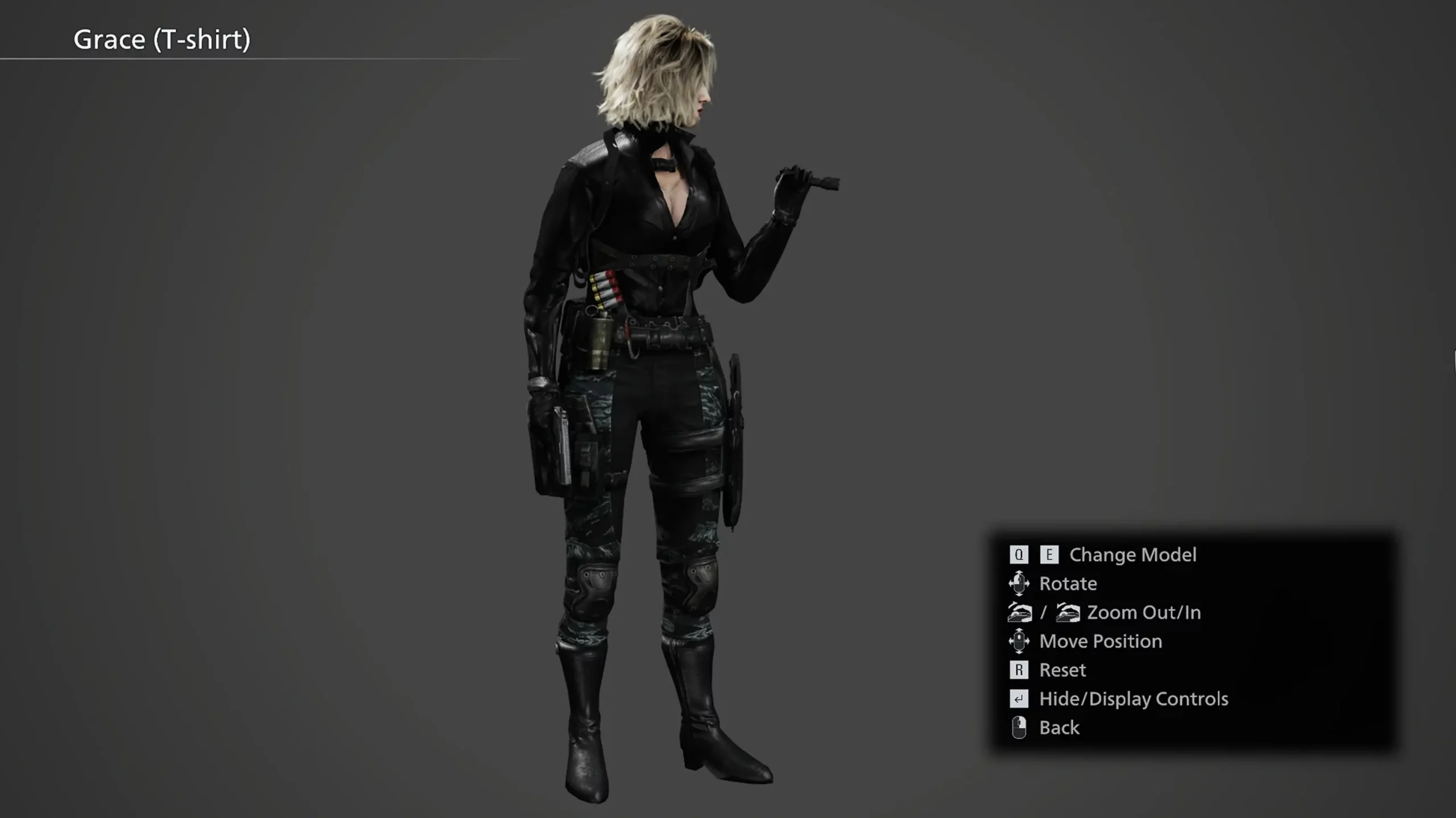The image size is (1456, 818).
Task: Toggle Hide/Display Controls
Action: coord(1133,699)
